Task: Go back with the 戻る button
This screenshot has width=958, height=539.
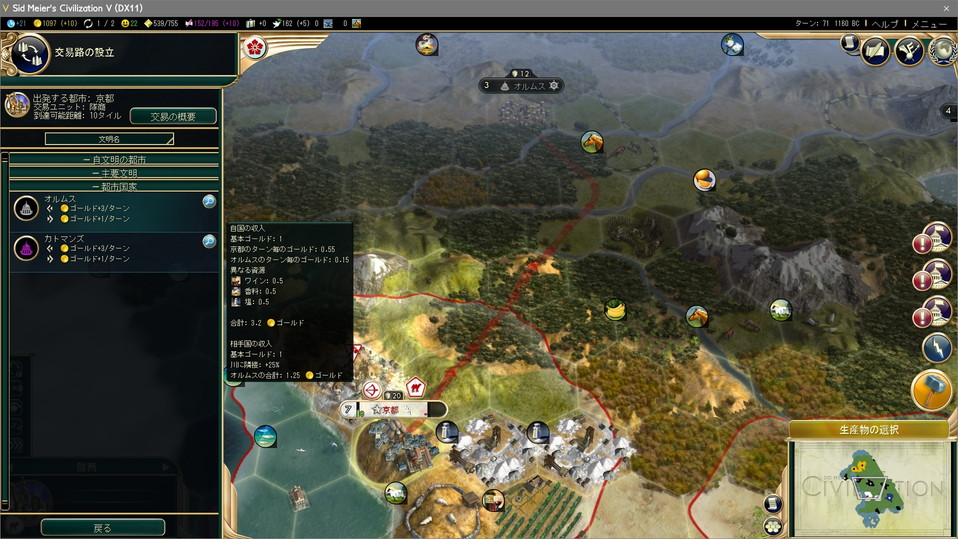Action: pyautogui.click(x=102, y=527)
